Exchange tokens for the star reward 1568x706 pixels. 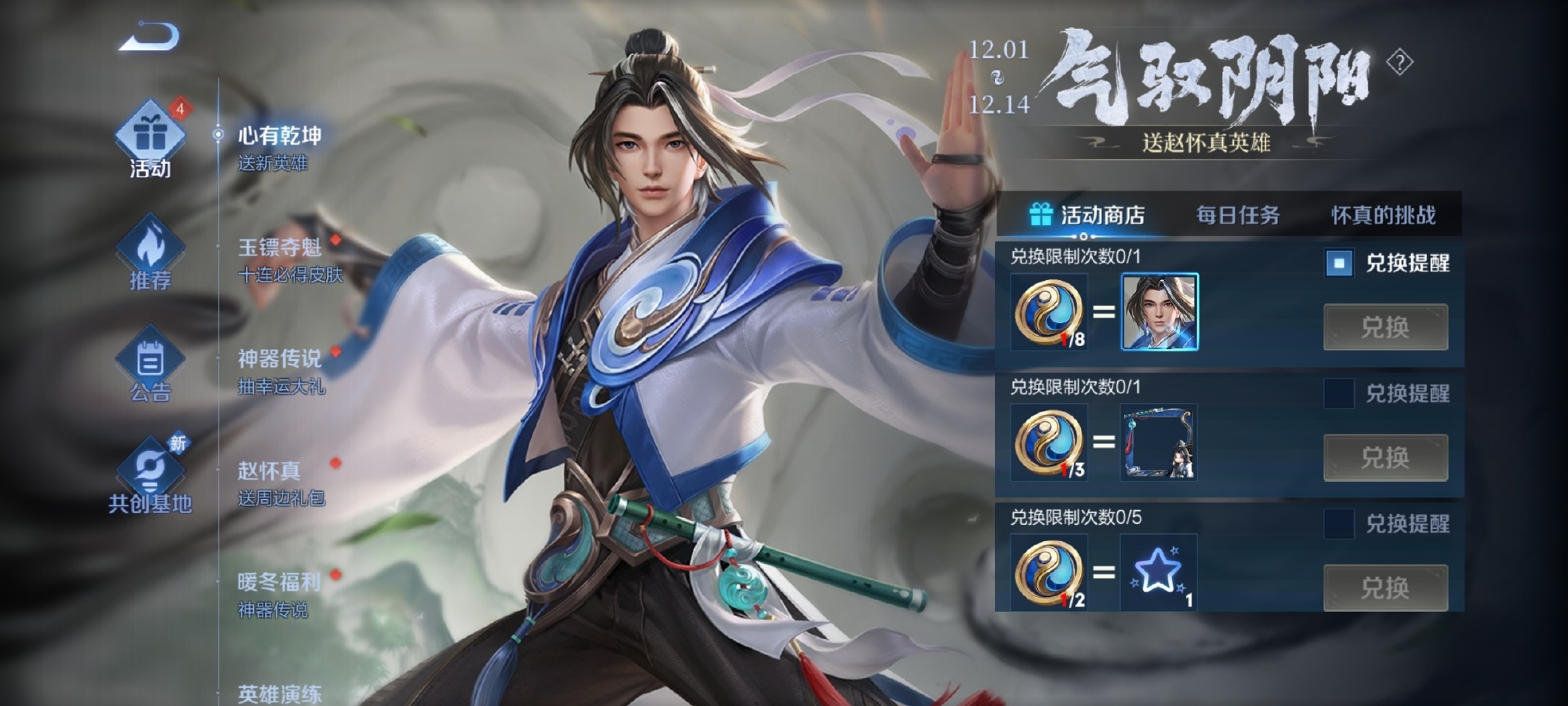(x=1385, y=588)
